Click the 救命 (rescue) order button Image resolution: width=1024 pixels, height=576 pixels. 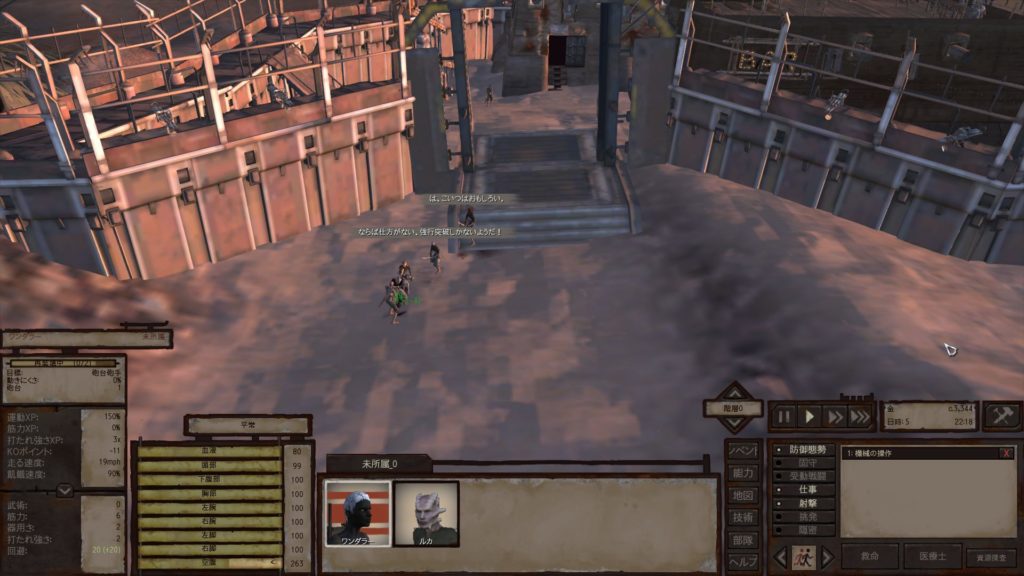(x=869, y=557)
